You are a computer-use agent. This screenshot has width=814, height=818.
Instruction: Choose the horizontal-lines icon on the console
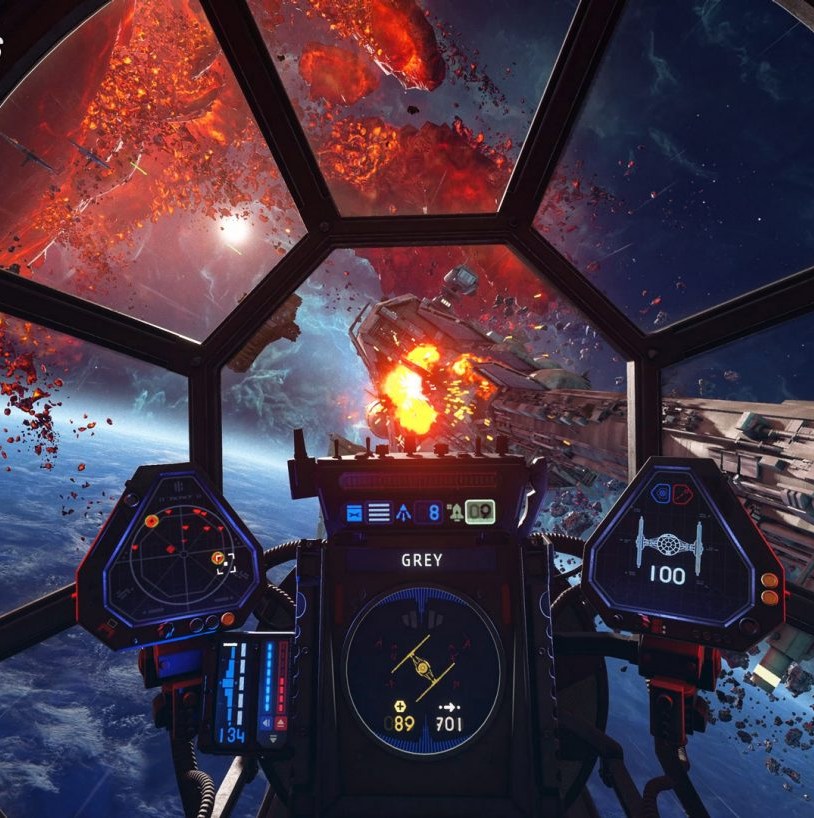(379, 513)
